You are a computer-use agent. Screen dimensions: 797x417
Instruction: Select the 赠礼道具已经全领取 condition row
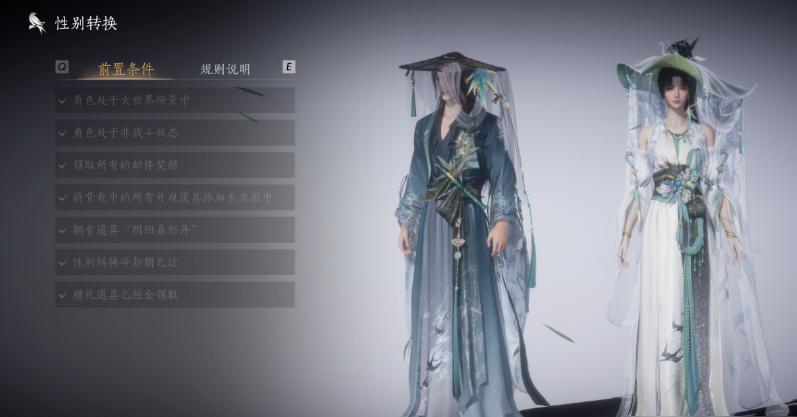tap(175, 294)
